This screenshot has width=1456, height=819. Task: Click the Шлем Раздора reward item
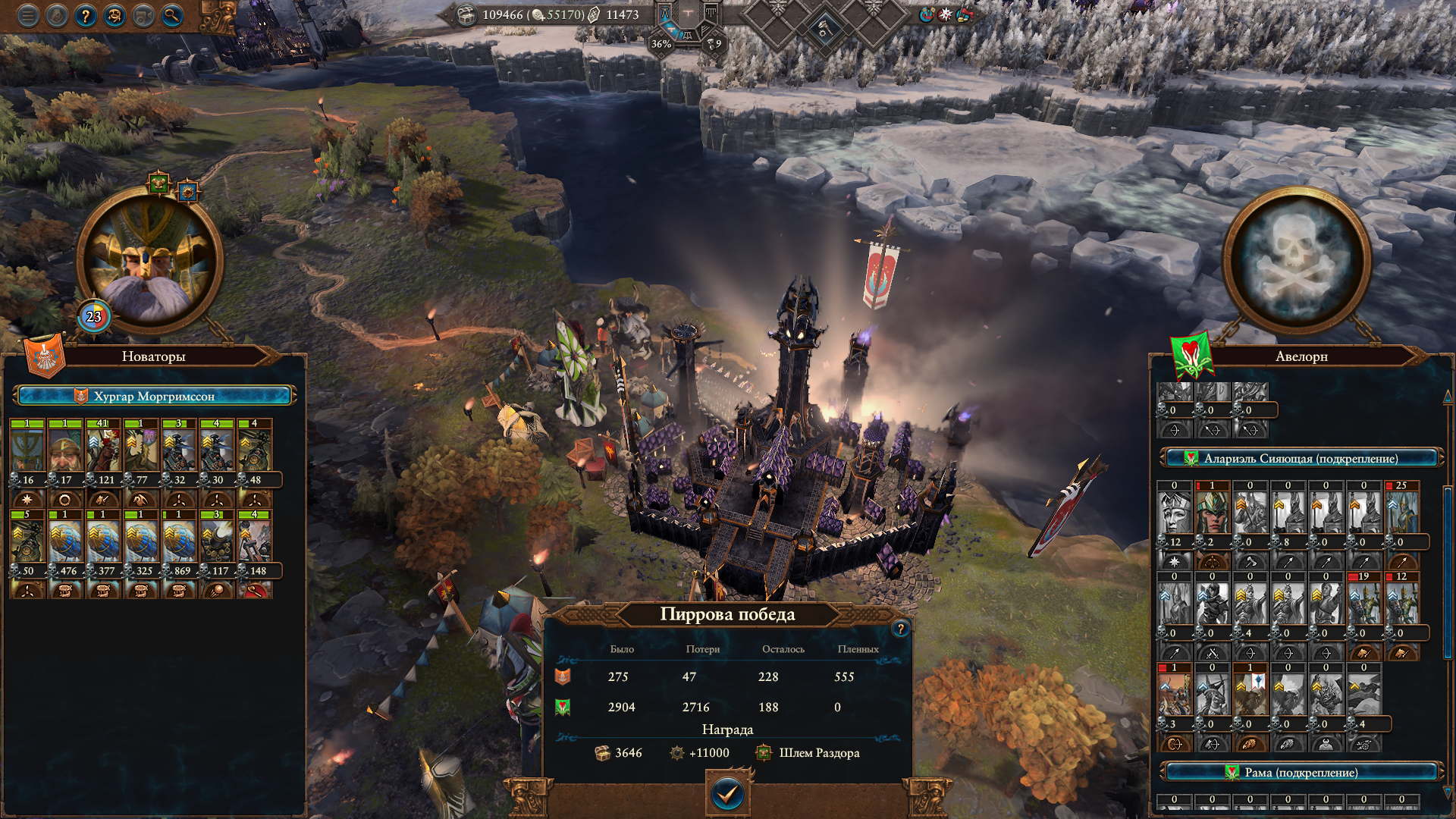click(809, 753)
